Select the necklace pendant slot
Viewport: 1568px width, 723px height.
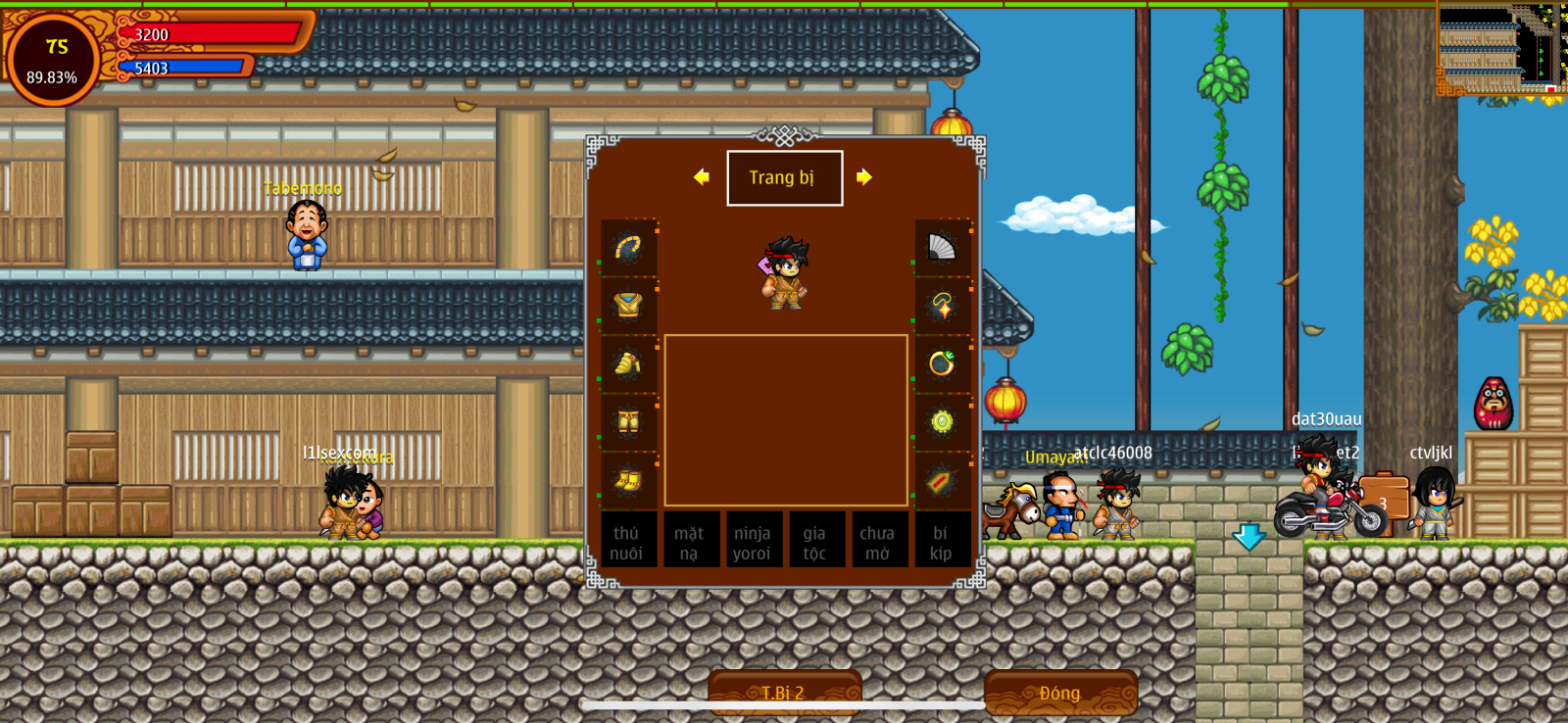coord(942,306)
